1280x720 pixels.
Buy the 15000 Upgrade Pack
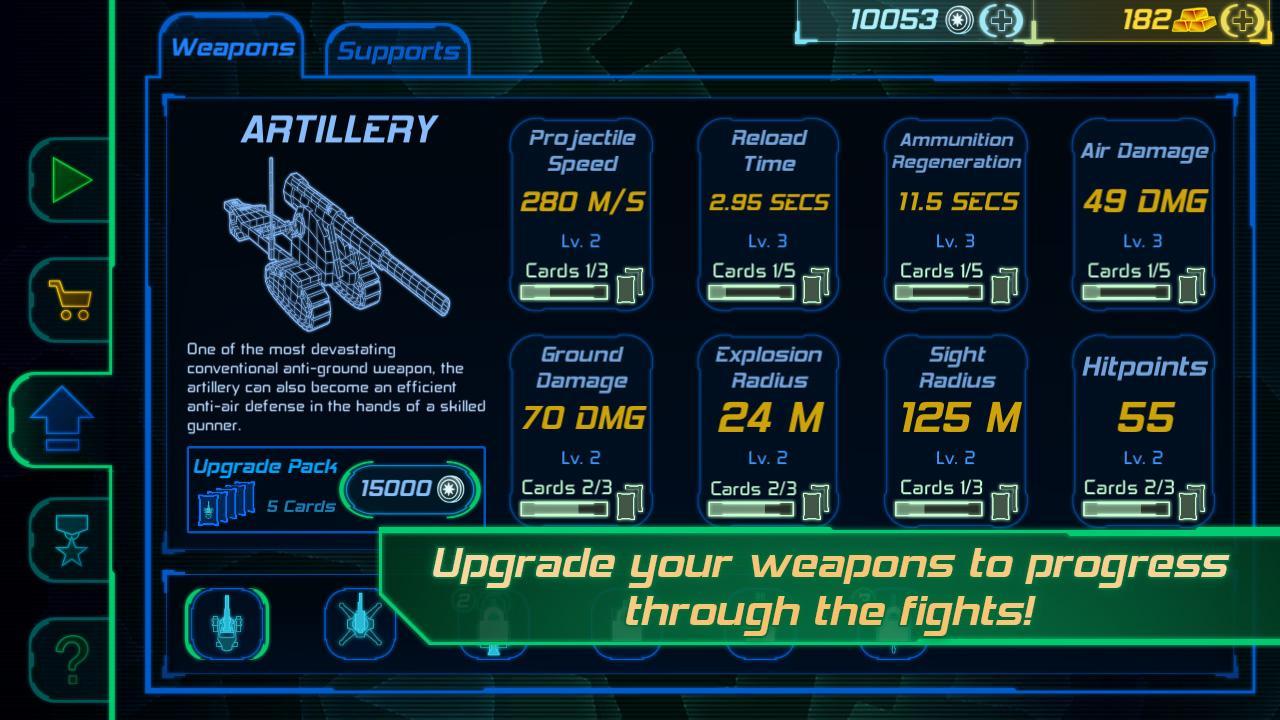pos(410,491)
